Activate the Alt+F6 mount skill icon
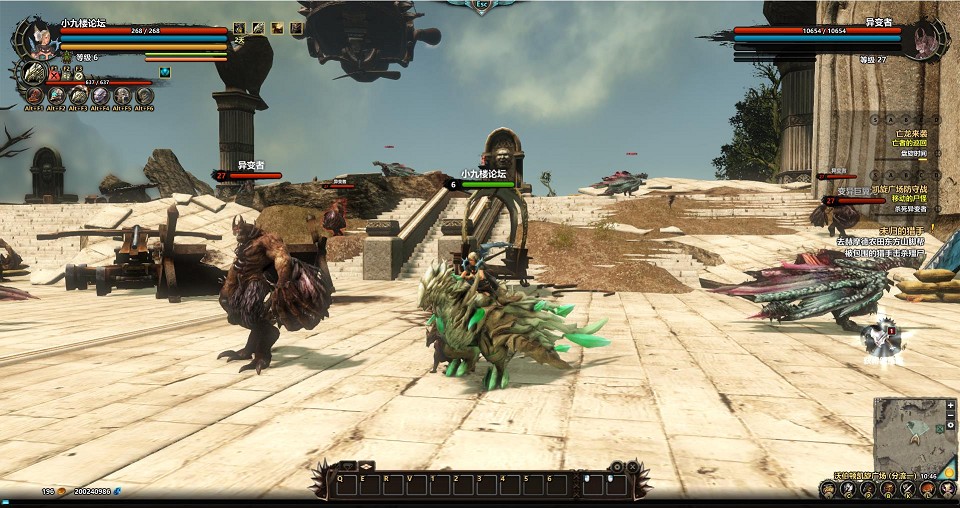960x508 pixels. pyautogui.click(x=144, y=96)
